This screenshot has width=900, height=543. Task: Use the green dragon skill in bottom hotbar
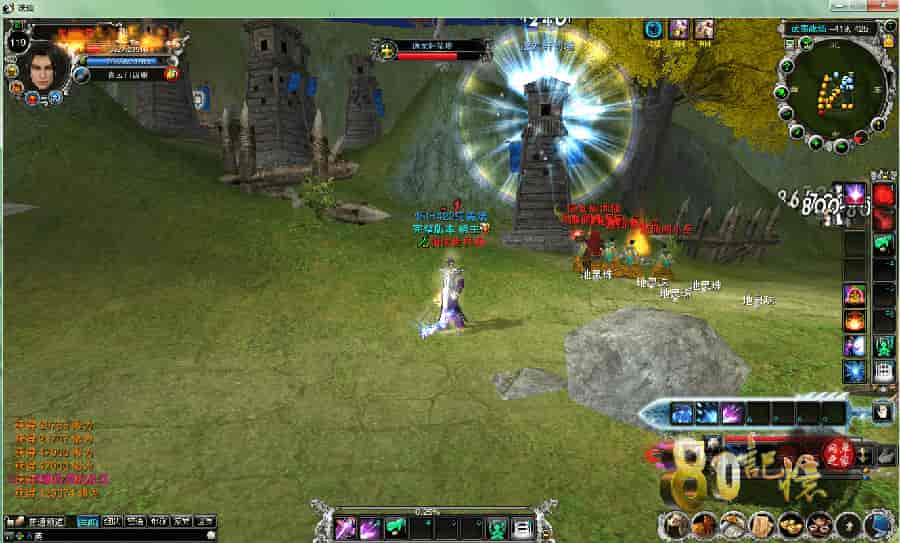396,528
